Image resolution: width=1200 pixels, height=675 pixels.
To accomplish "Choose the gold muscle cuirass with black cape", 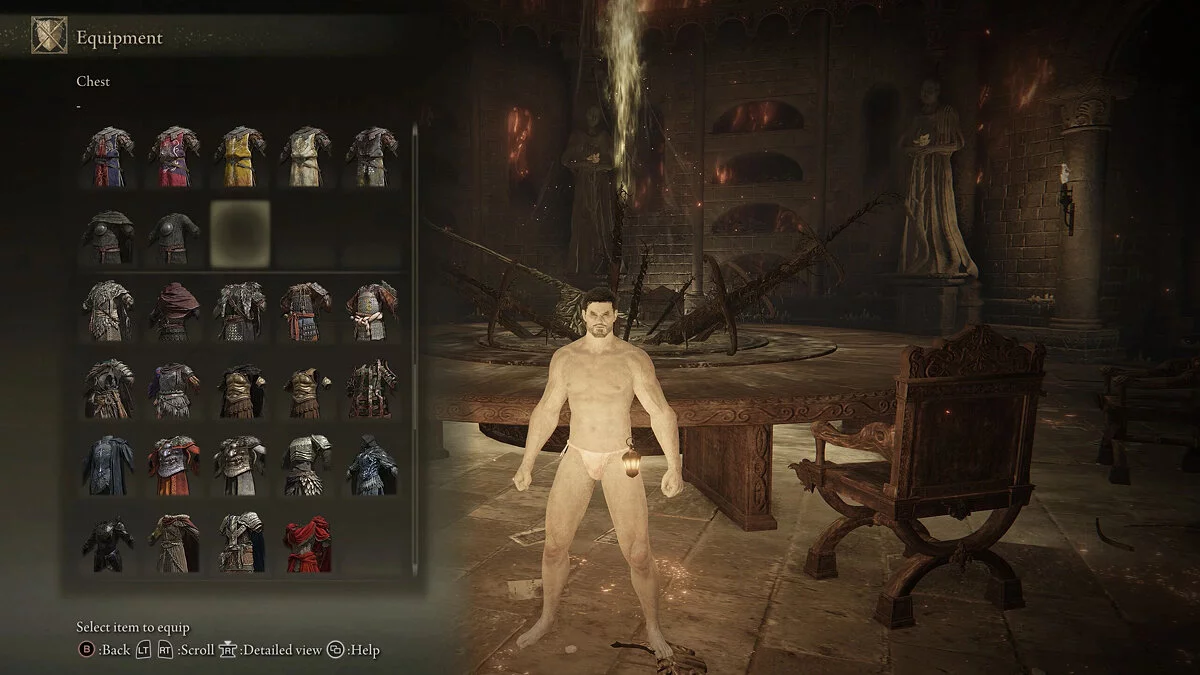I will (239, 388).
